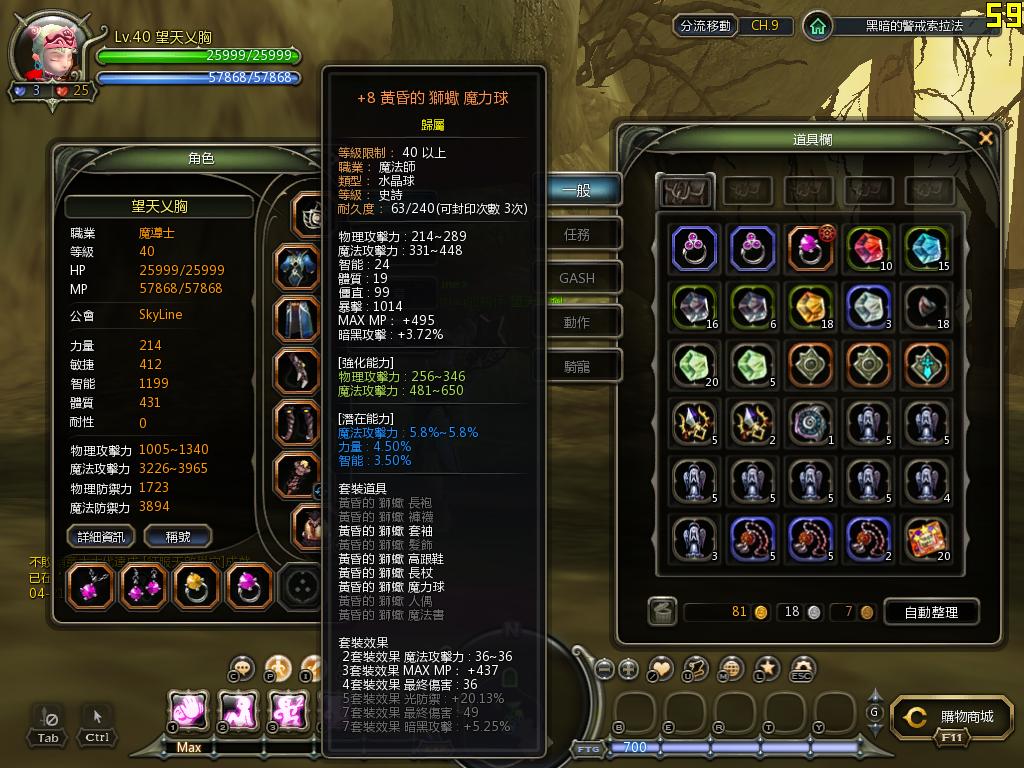The height and width of the screenshot is (768, 1024).
Task: Select the yellow gem ring equipment slot
Action: click(196, 586)
